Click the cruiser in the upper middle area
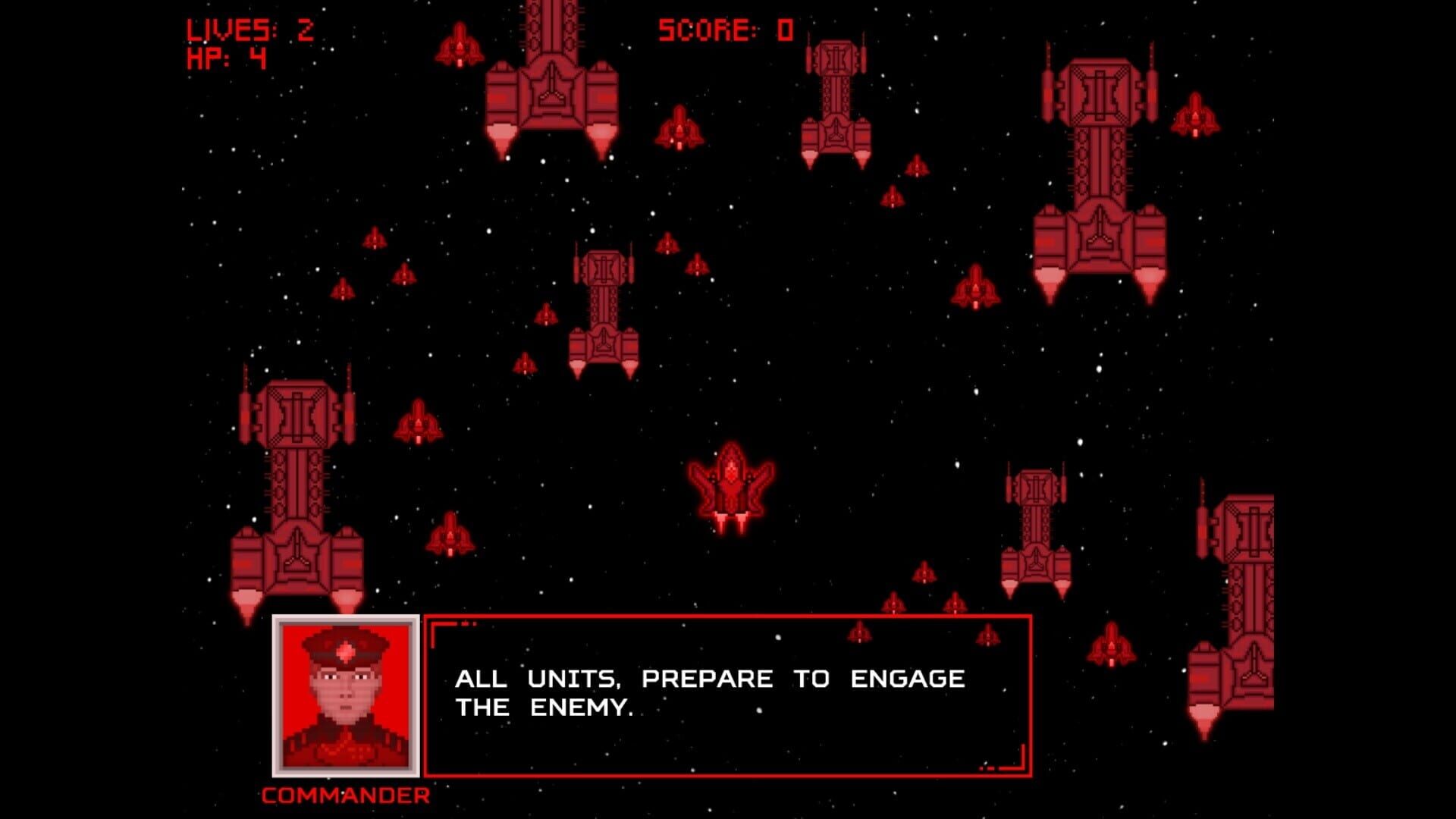The width and height of the screenshot is (1456, 819). click(x=838, y=99)
